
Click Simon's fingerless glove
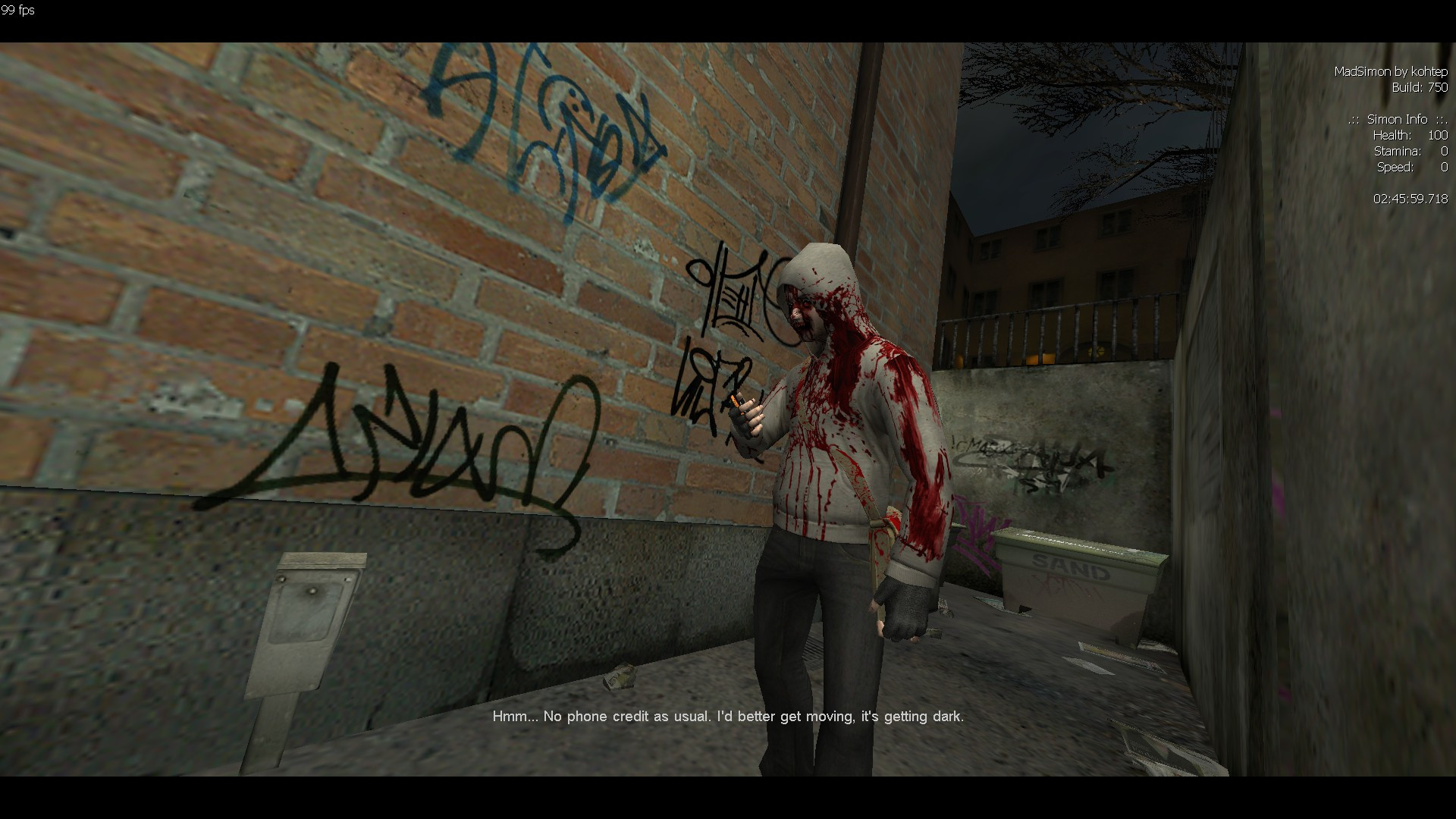[x=902, y=607]
